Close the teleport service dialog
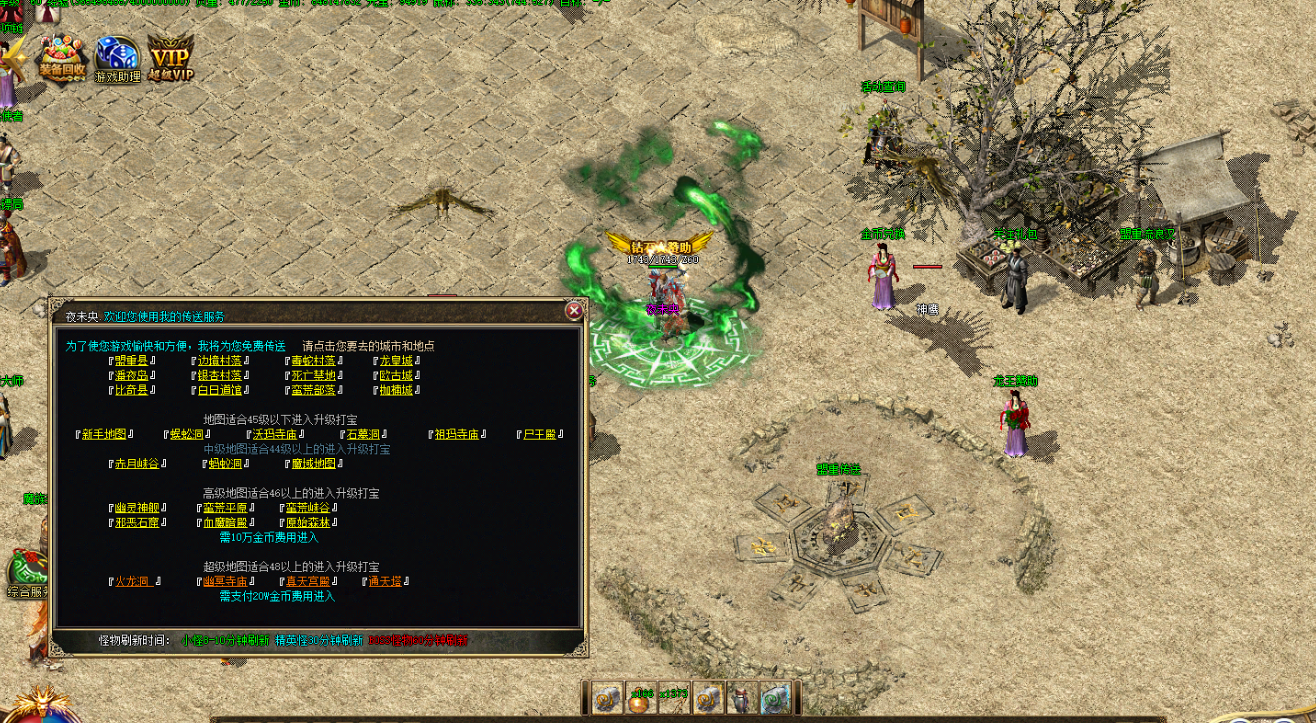 pos(574,311)
